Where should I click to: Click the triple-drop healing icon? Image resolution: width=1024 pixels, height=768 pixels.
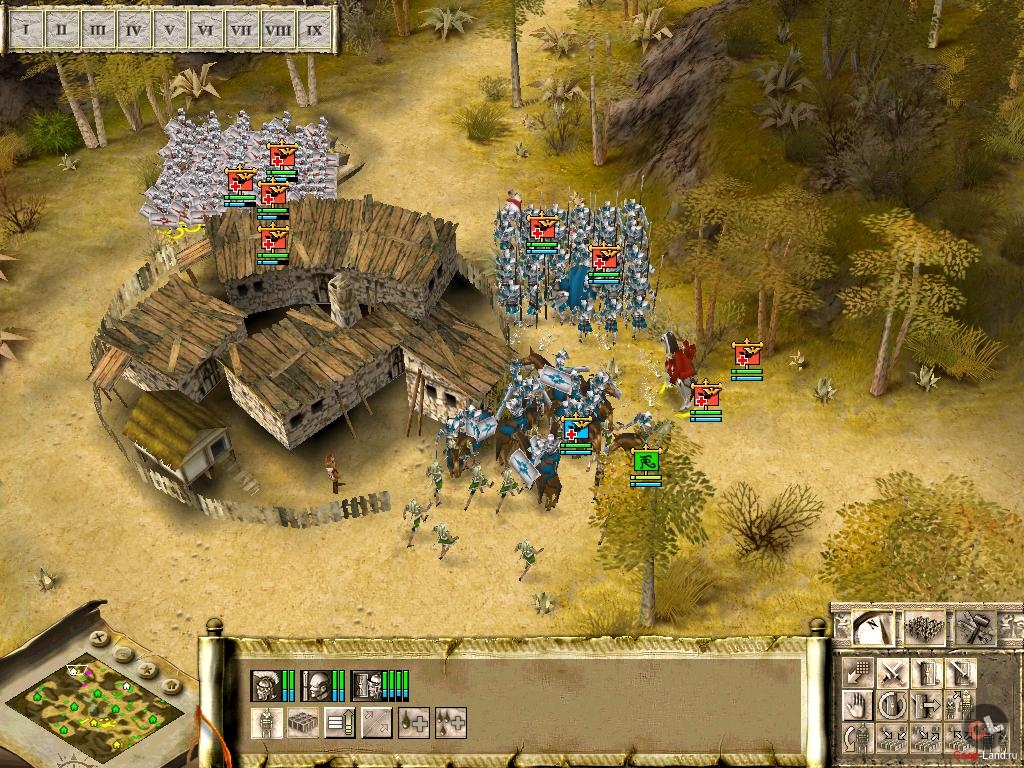click(450, 722)
